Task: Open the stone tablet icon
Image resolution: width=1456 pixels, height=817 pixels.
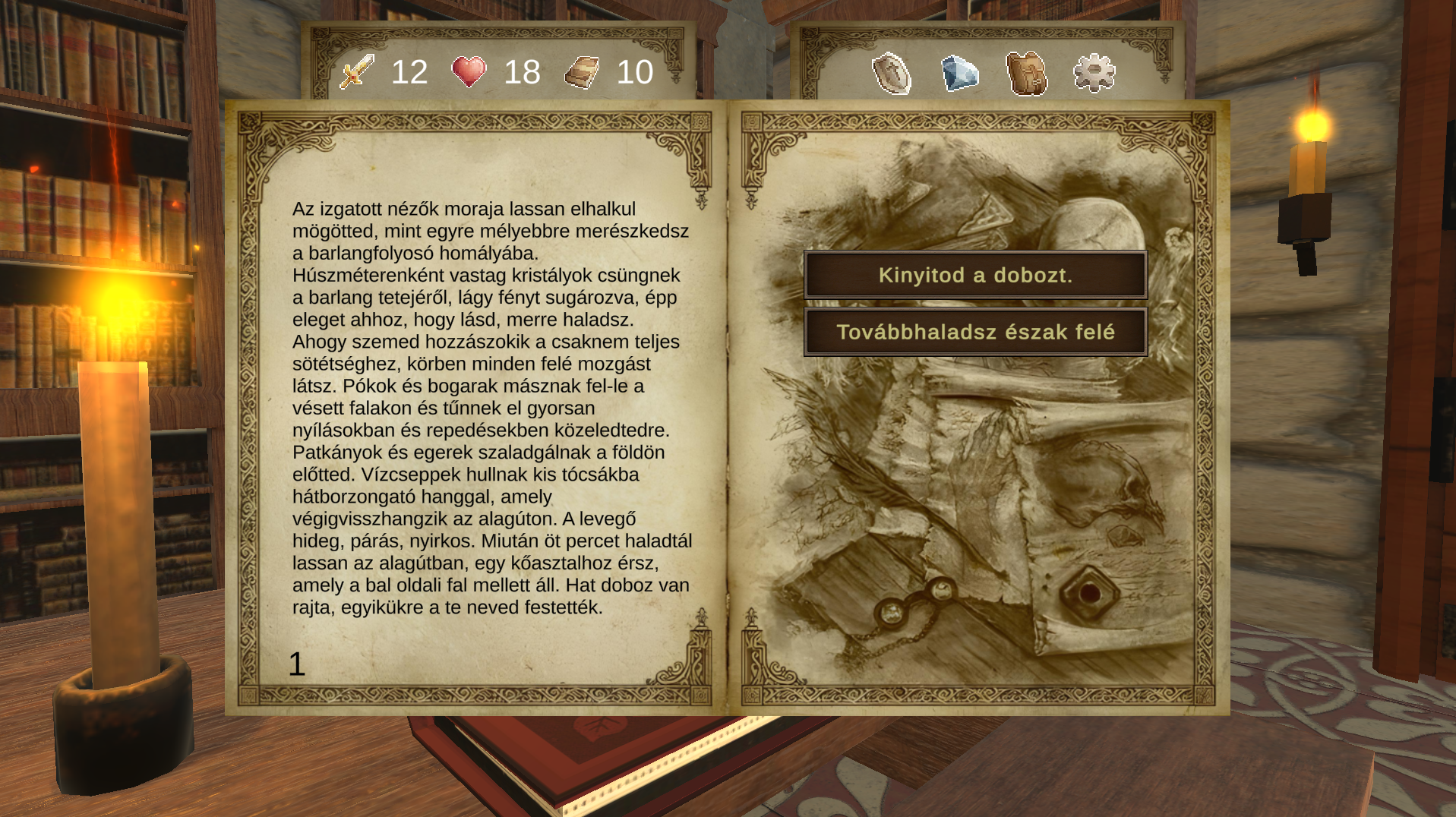Action: click(892, 74)
